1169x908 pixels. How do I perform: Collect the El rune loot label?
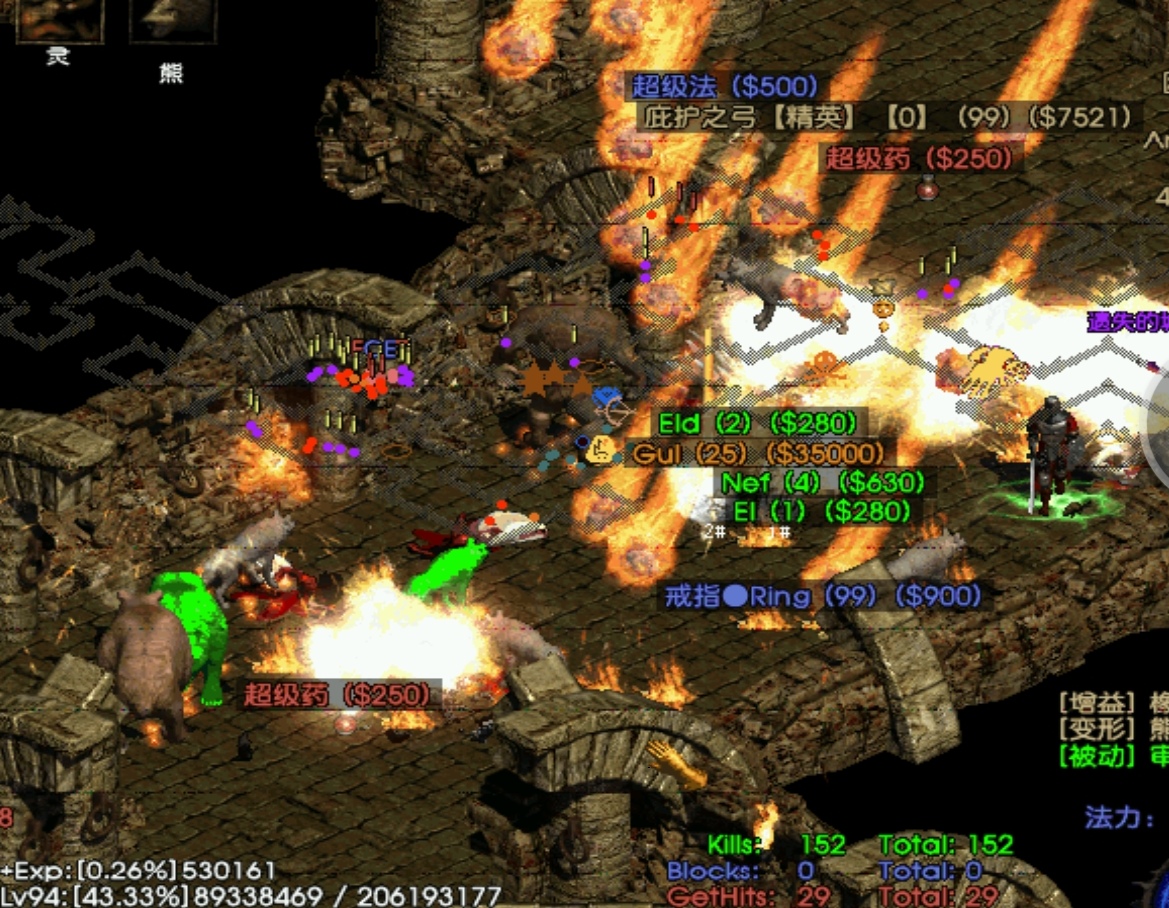click(x=822, y=512)
